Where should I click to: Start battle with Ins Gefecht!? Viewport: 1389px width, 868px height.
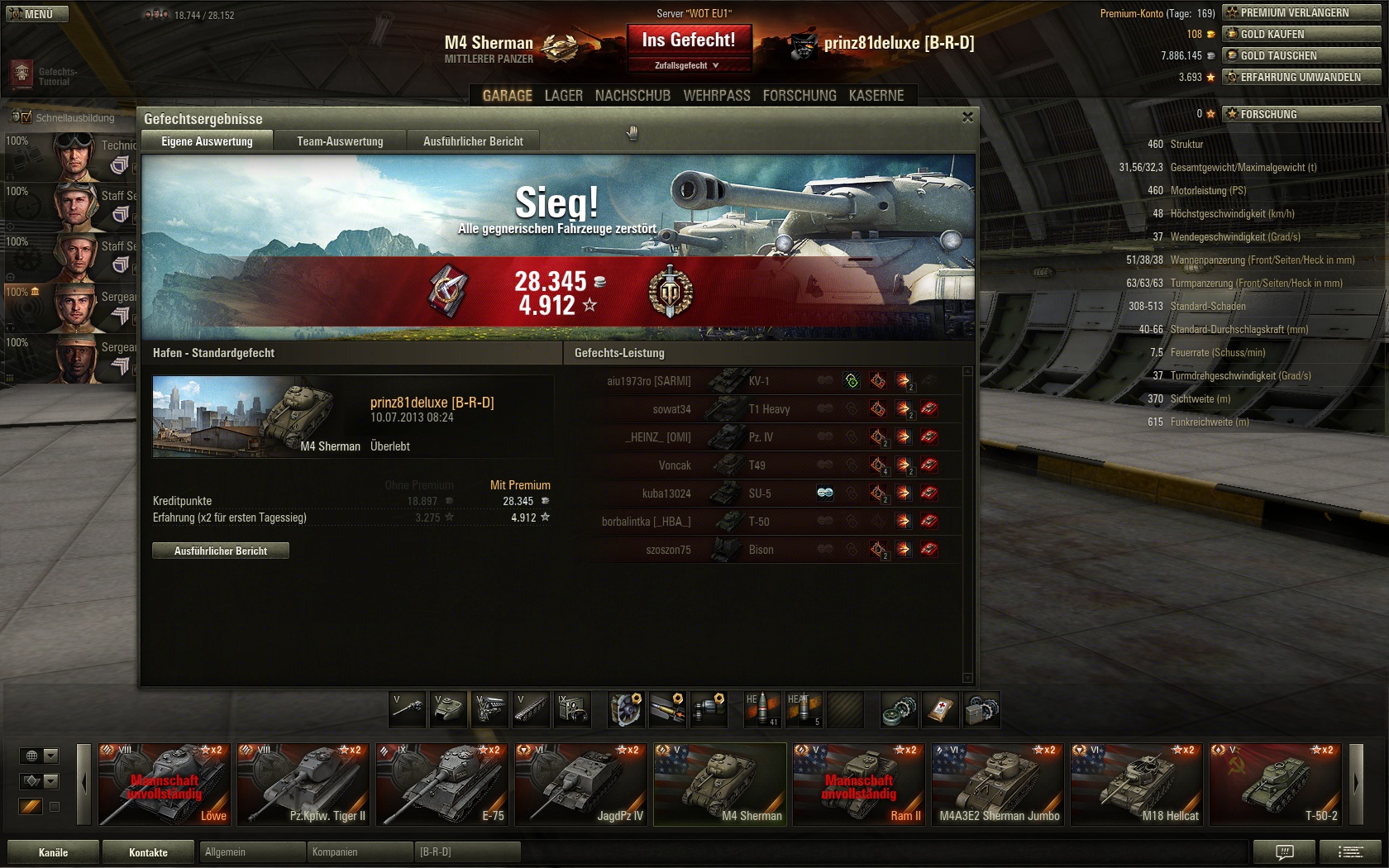[688, 40]
